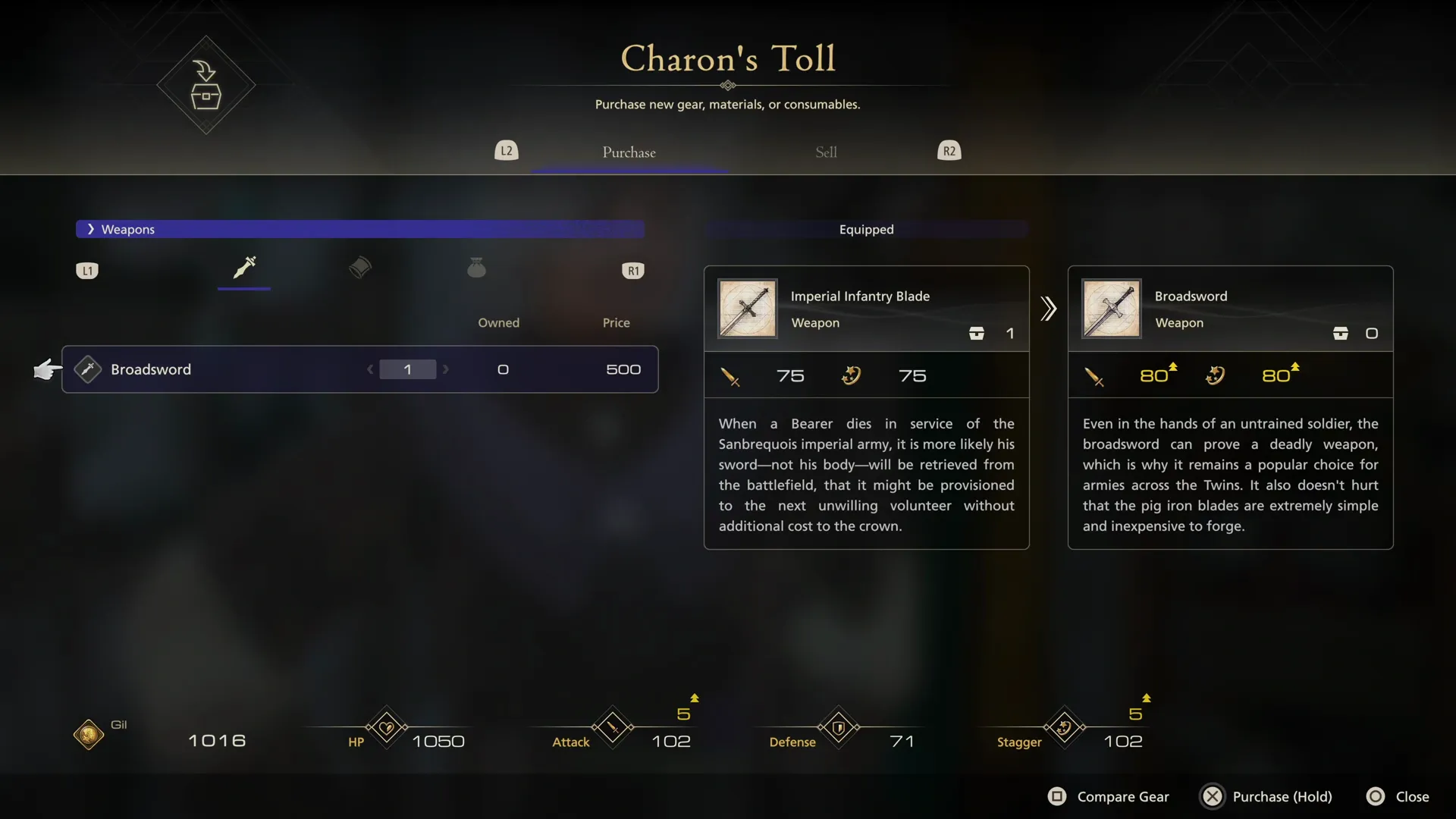Select the accessories category icon next to weapons
This screenshot has width=1456, height=819.
(x=360, y=268)
